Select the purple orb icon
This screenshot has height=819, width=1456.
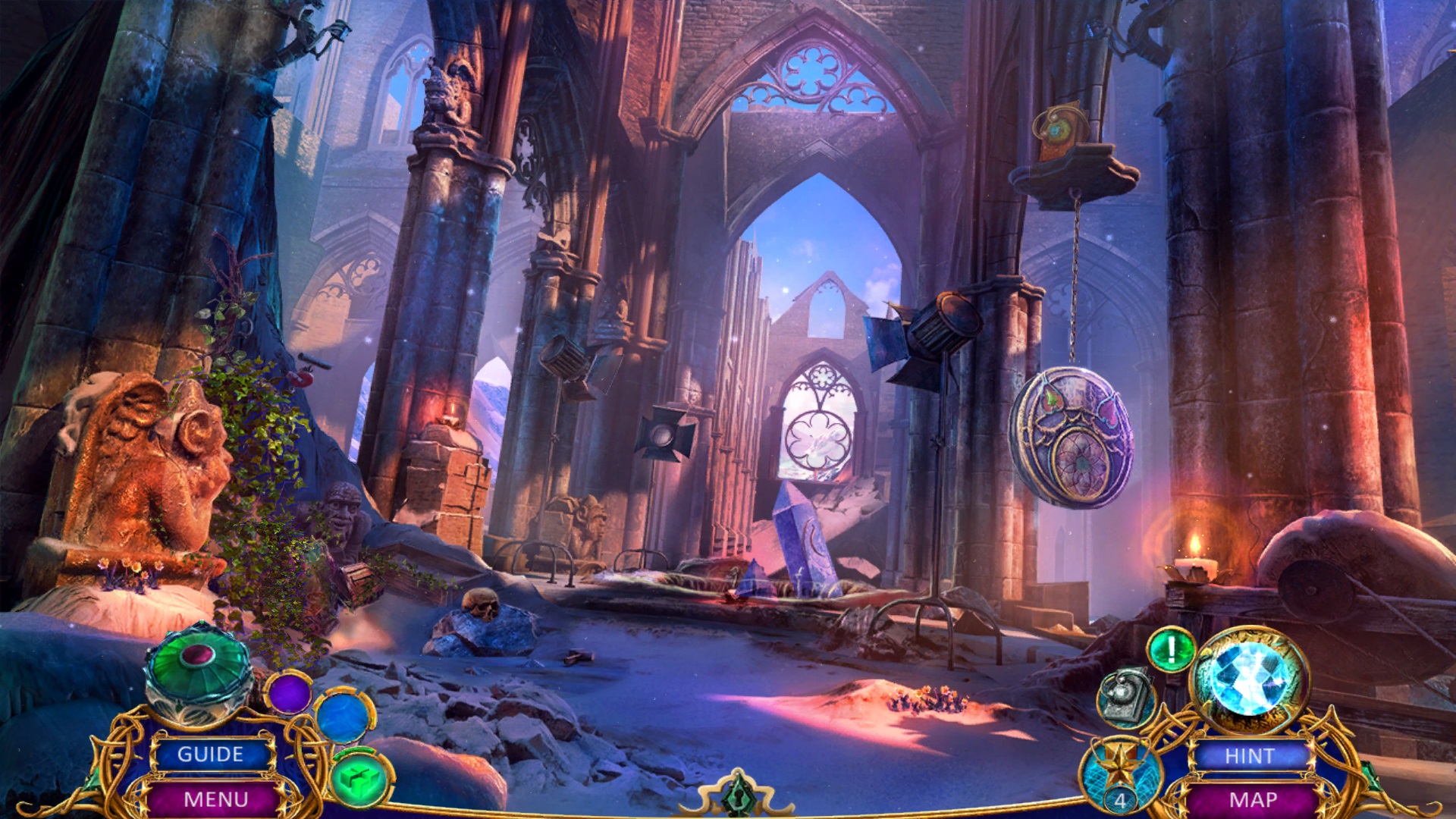point(289,692)
